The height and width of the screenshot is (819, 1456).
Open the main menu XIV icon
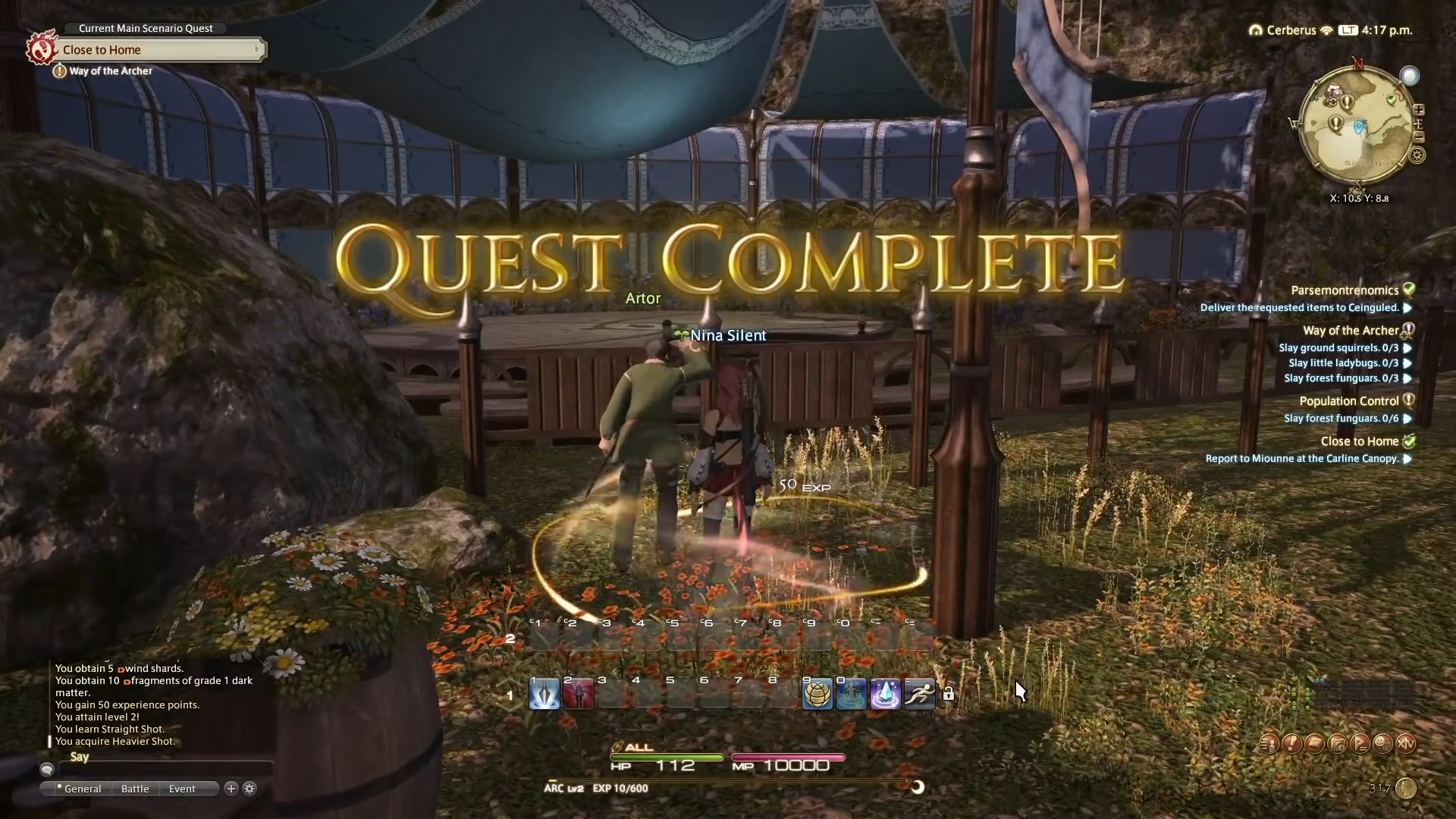[x=1408, y=744]
